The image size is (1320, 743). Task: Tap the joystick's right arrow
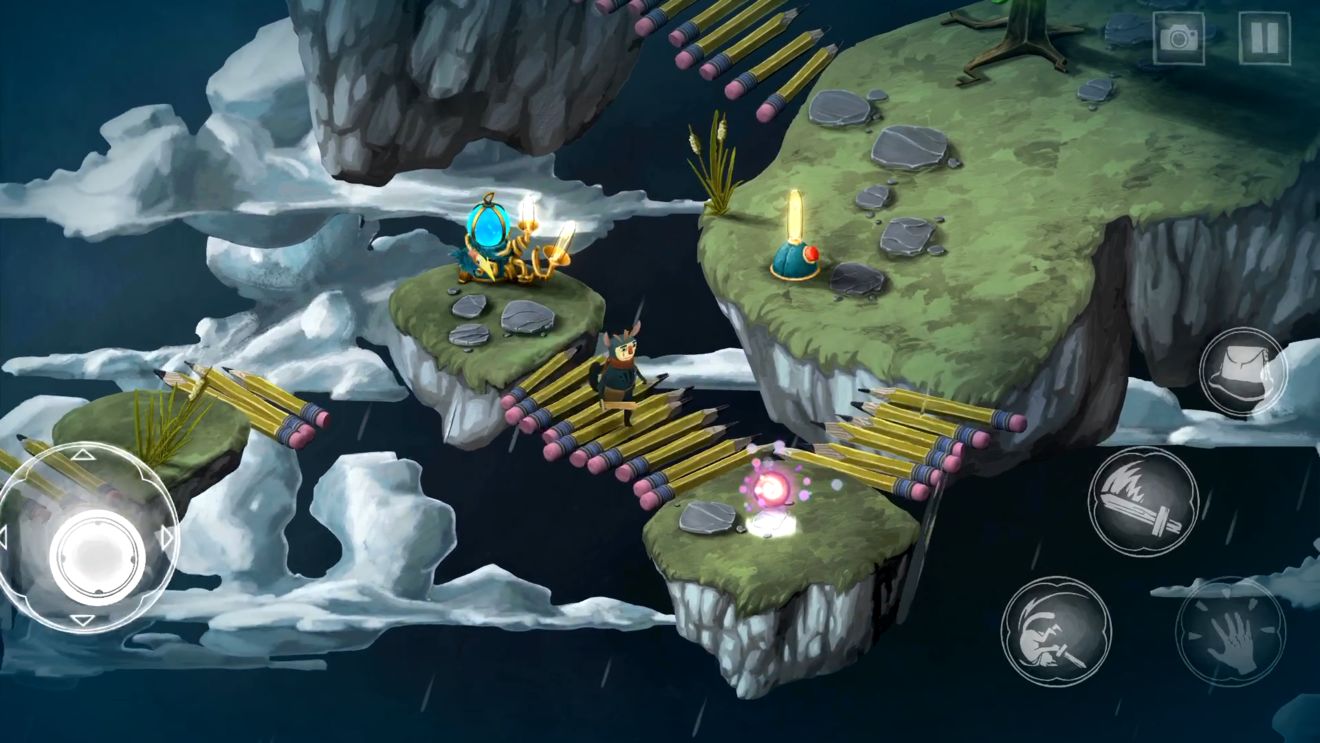click(x=166, y=538)
